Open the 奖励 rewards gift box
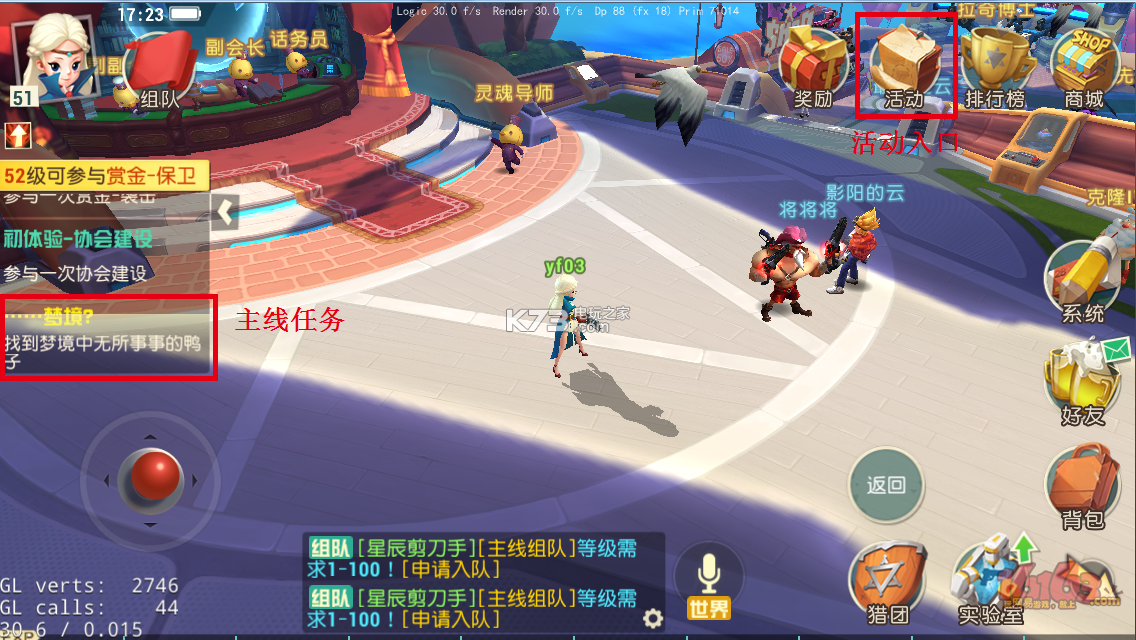Viewport: 1136px width, 640px height. pyautogui.click(x=812, y=66)
